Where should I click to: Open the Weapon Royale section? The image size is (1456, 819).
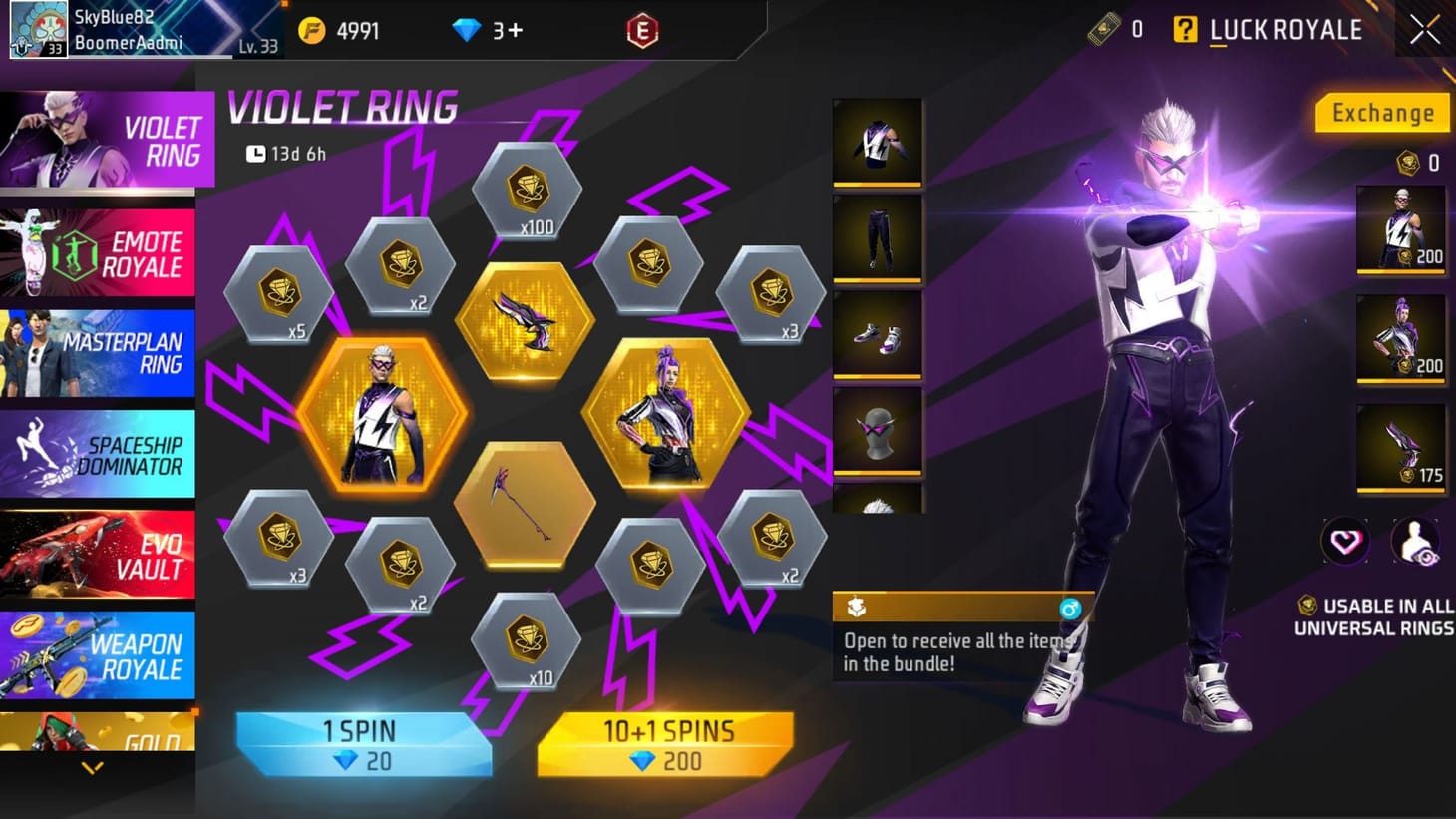pyautogui.click(x=97, y=655)
